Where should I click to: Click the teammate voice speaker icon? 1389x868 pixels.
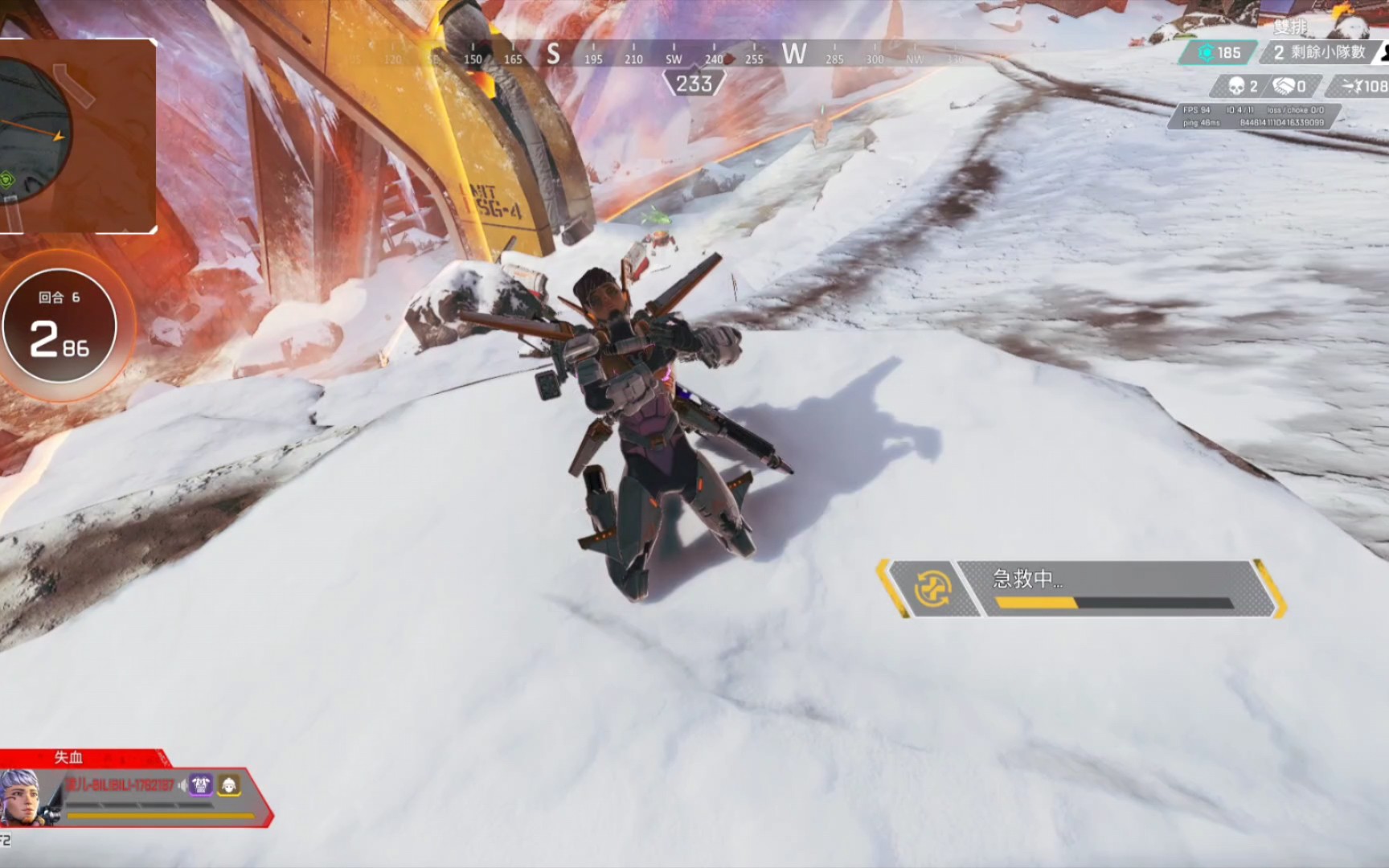tap(183, 785)
